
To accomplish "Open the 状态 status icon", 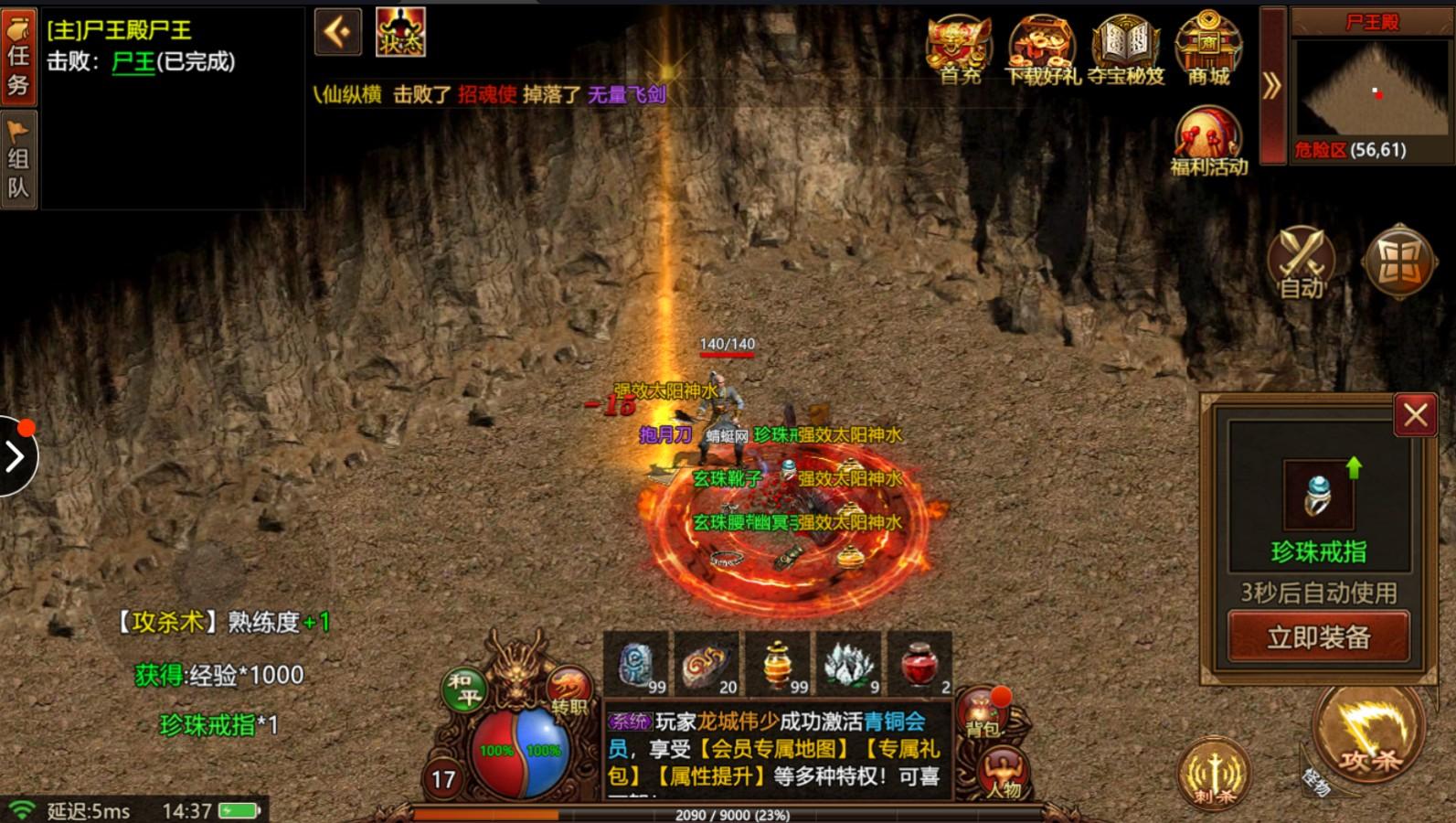I will click(400, 32).
